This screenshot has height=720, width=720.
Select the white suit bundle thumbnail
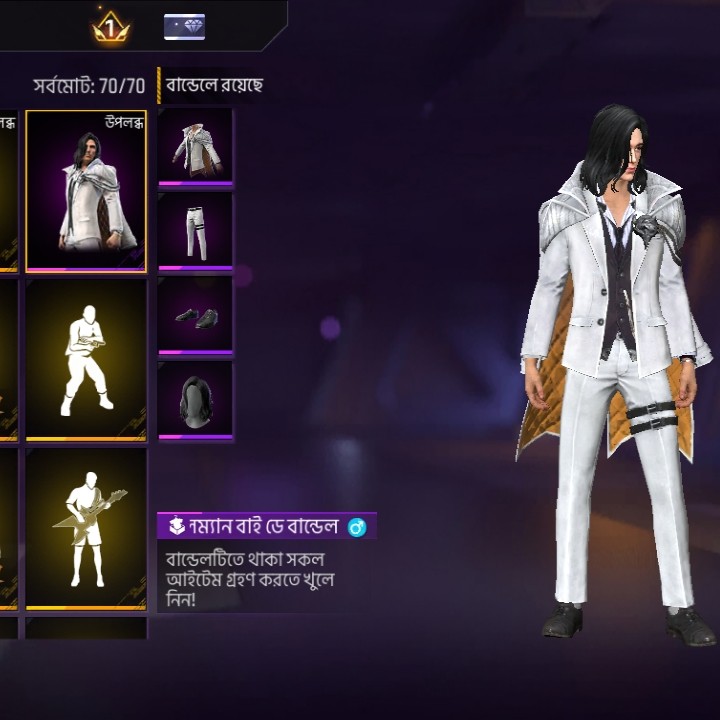tap(86, 191)
